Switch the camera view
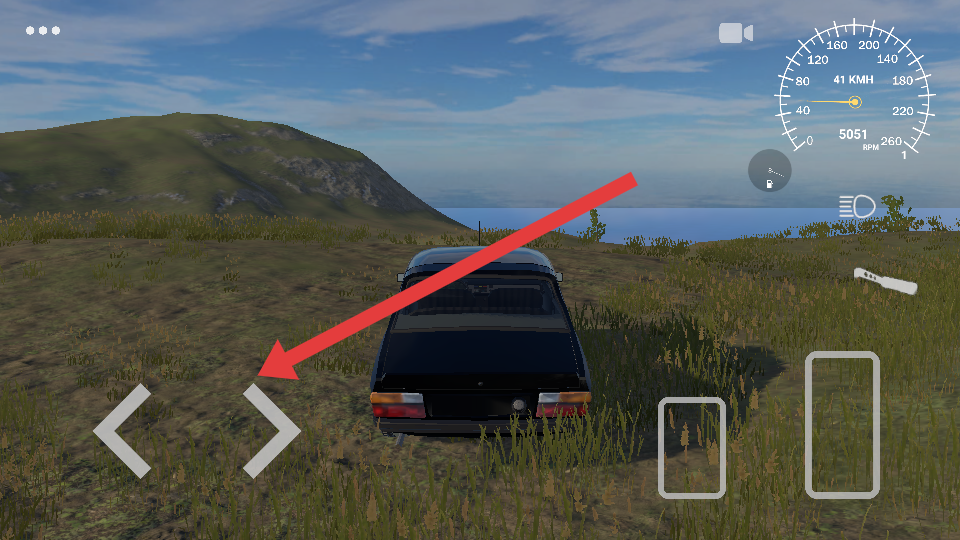The image size is (960, 540). coord(735,34)
